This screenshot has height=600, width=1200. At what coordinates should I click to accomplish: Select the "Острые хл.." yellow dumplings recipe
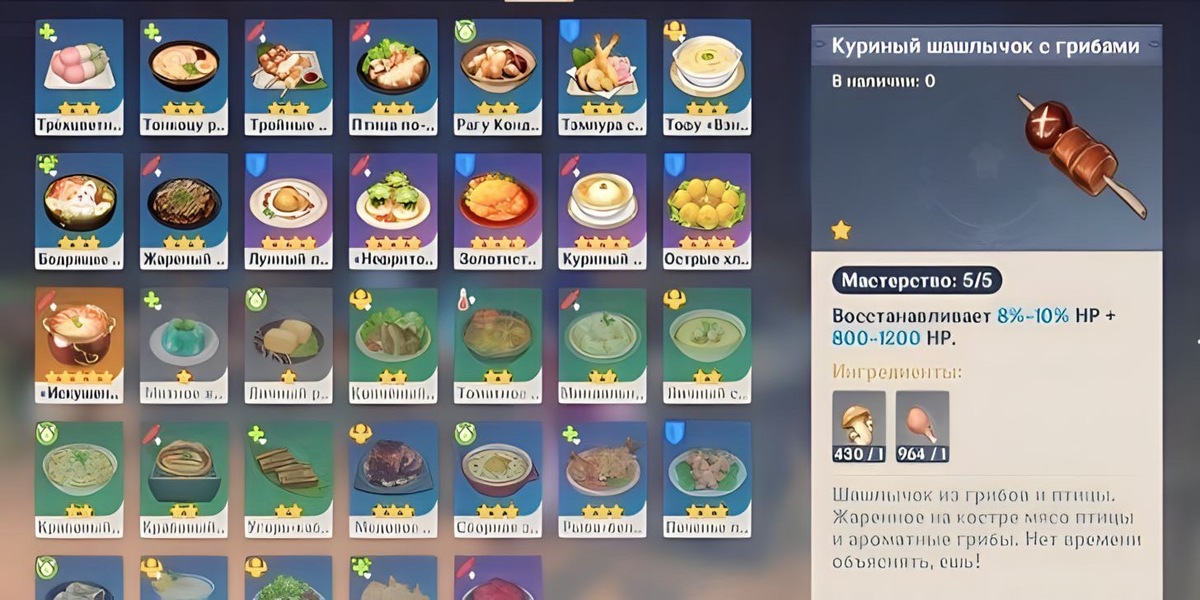(x=706, y=210)
